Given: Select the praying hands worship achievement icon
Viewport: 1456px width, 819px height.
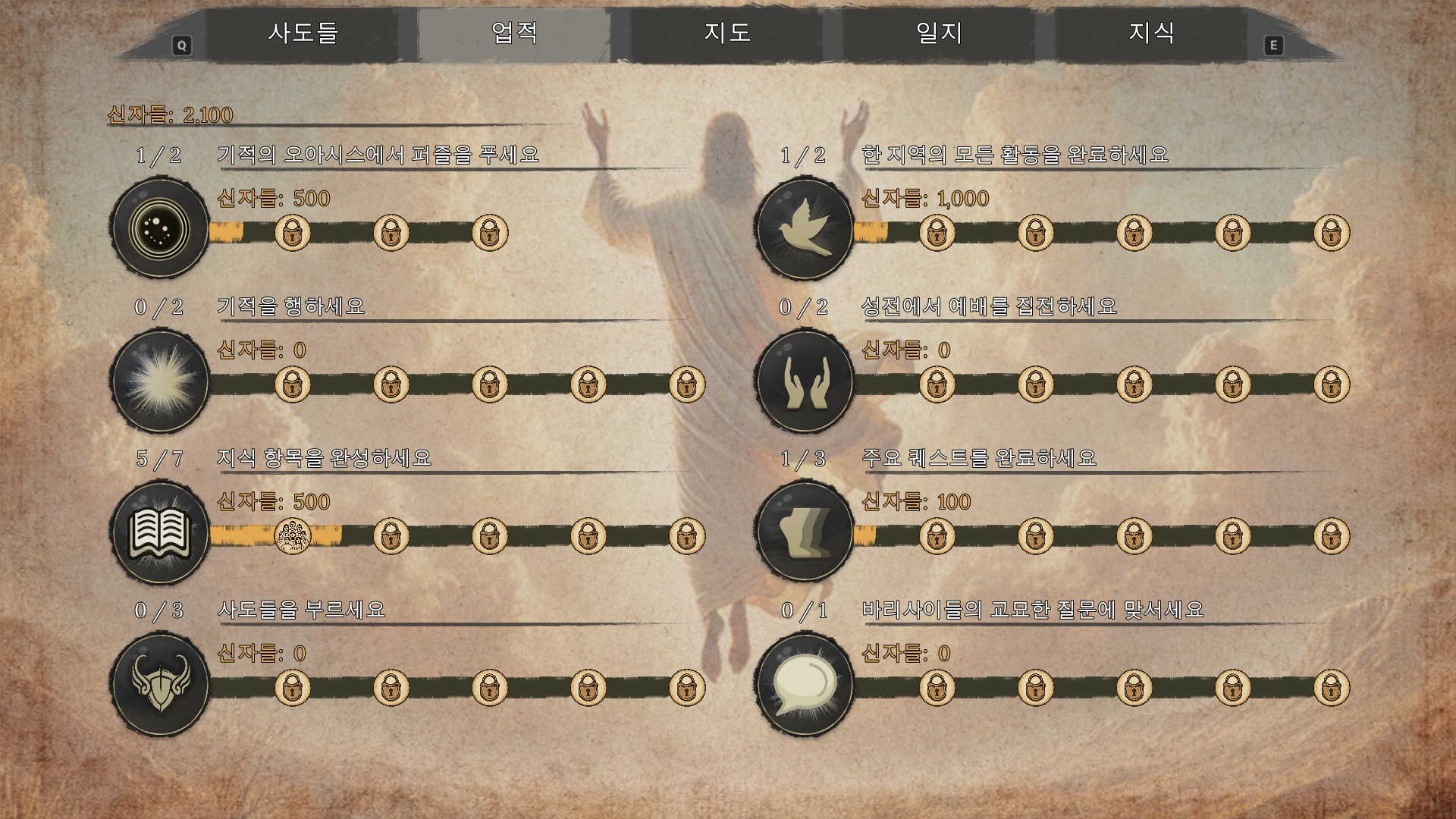Looking at the screenshot, I should click(805, 380).
